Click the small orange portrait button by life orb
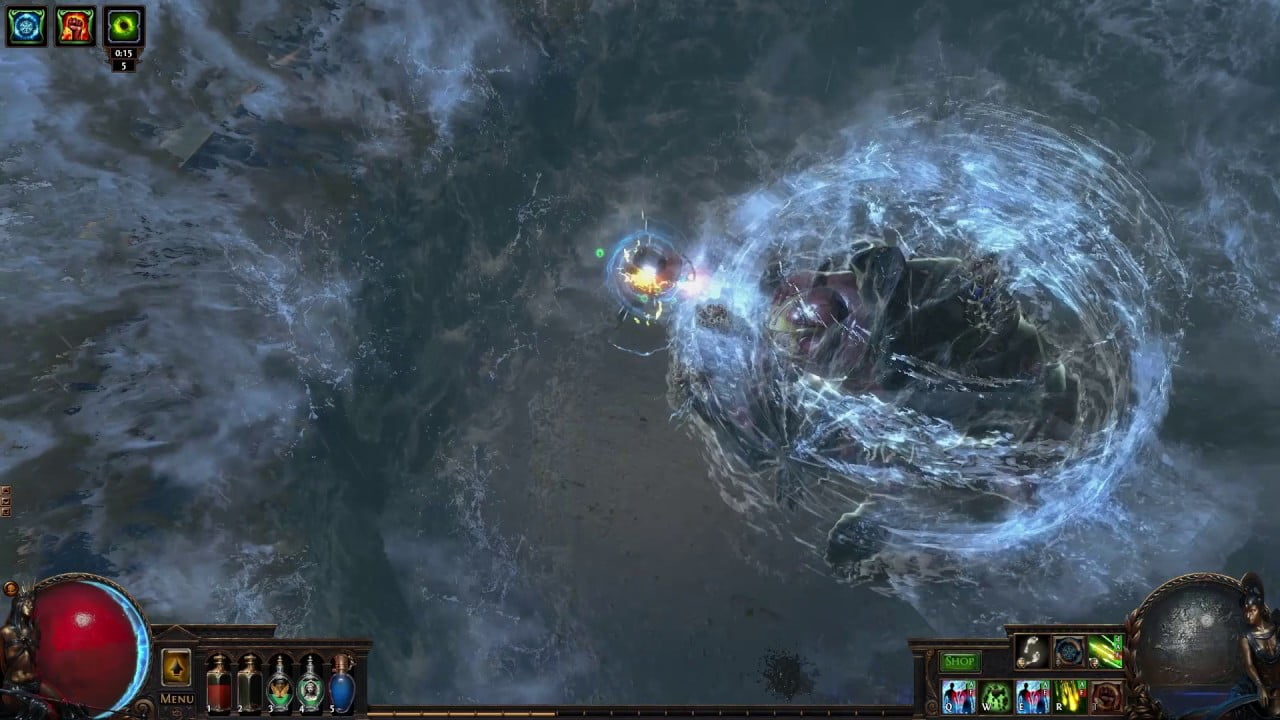This screenshot has height=720, width=1280. click(x=10, y=589)
